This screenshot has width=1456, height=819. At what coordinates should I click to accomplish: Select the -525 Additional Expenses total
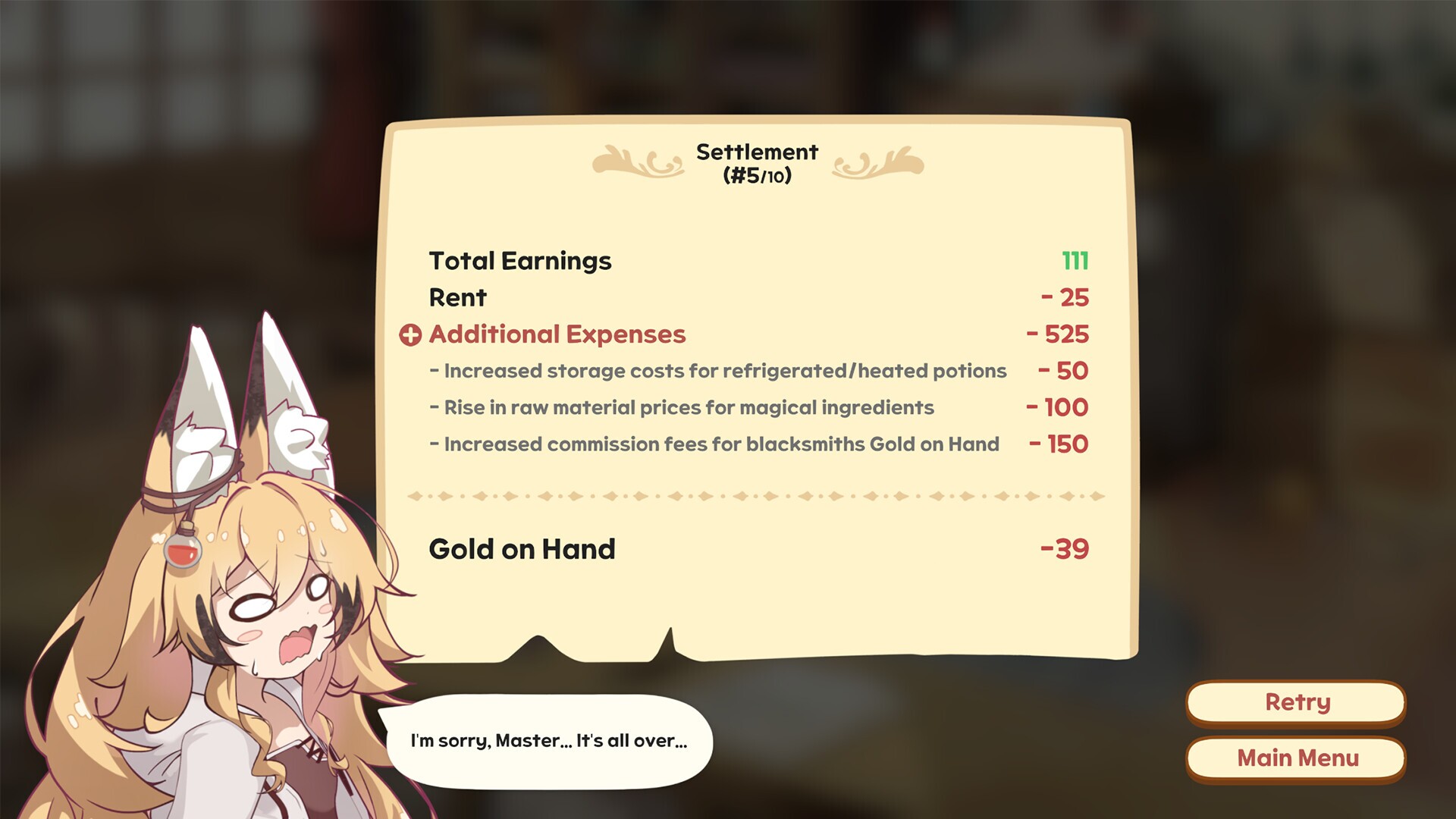click(x=1058, y=334)
